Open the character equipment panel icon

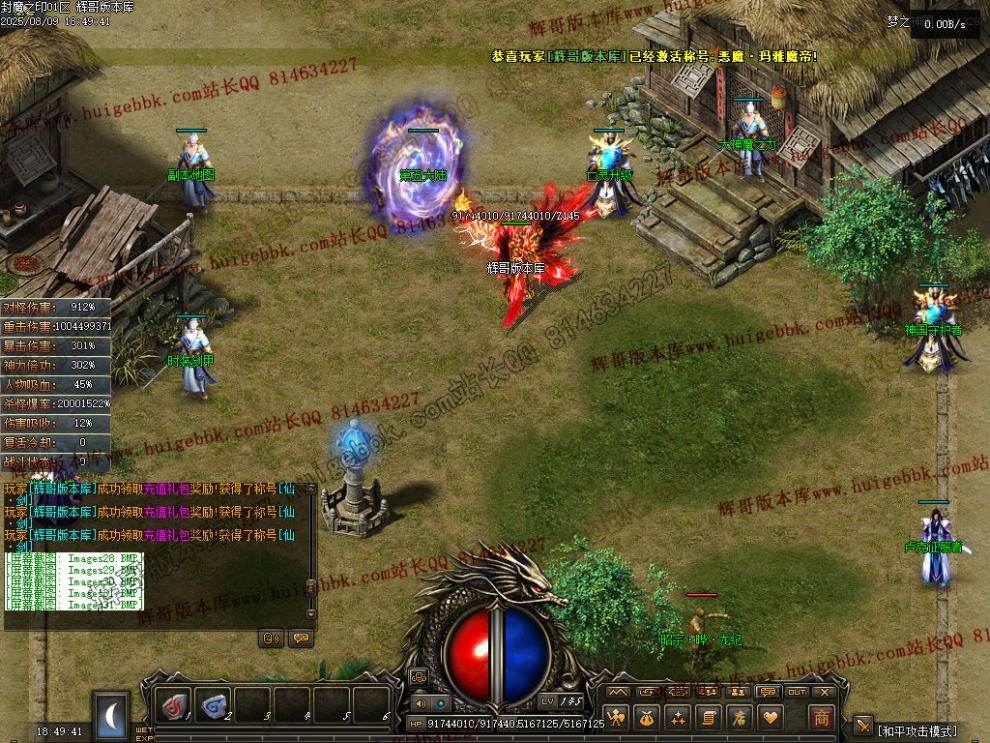tap(617, 717)
